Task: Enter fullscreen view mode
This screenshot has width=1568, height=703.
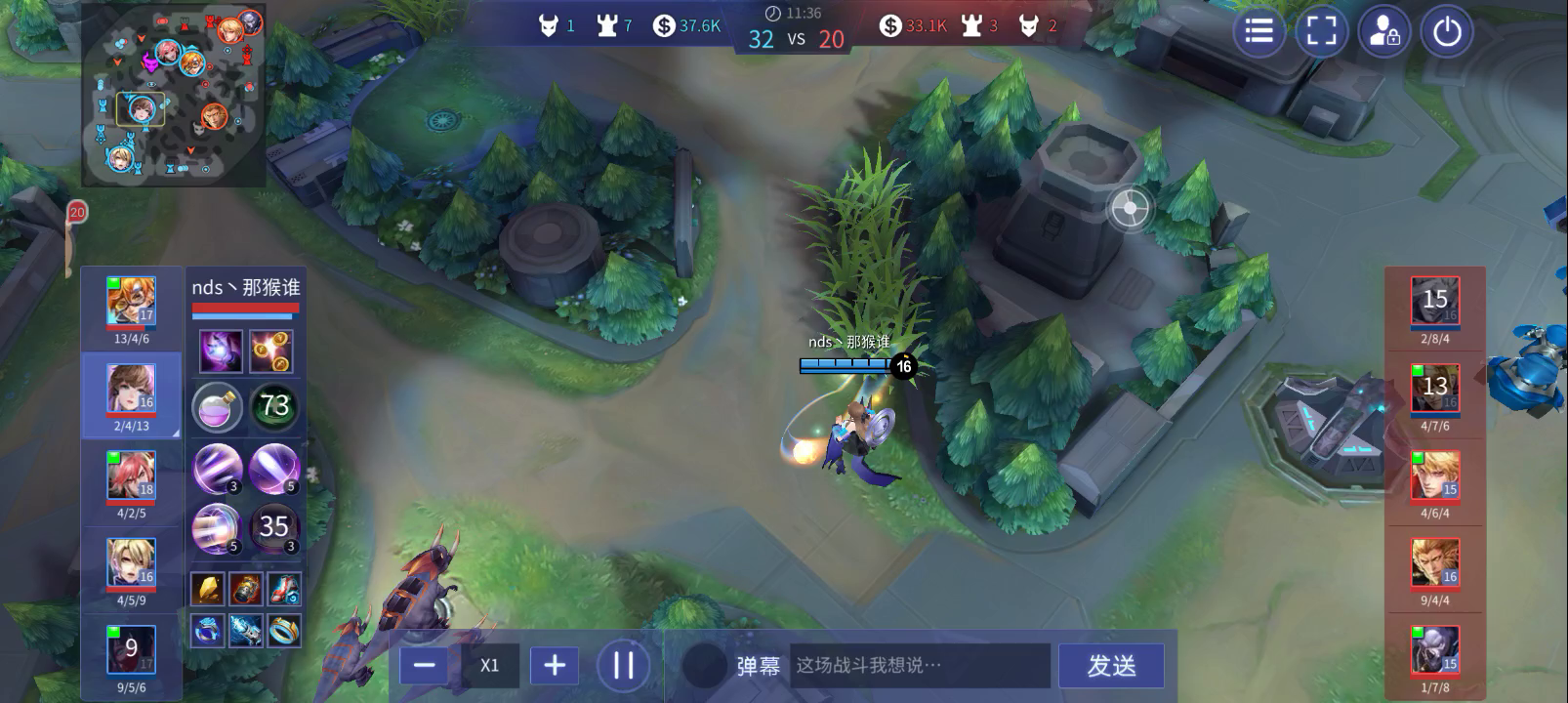Action: coord(1321,31)
